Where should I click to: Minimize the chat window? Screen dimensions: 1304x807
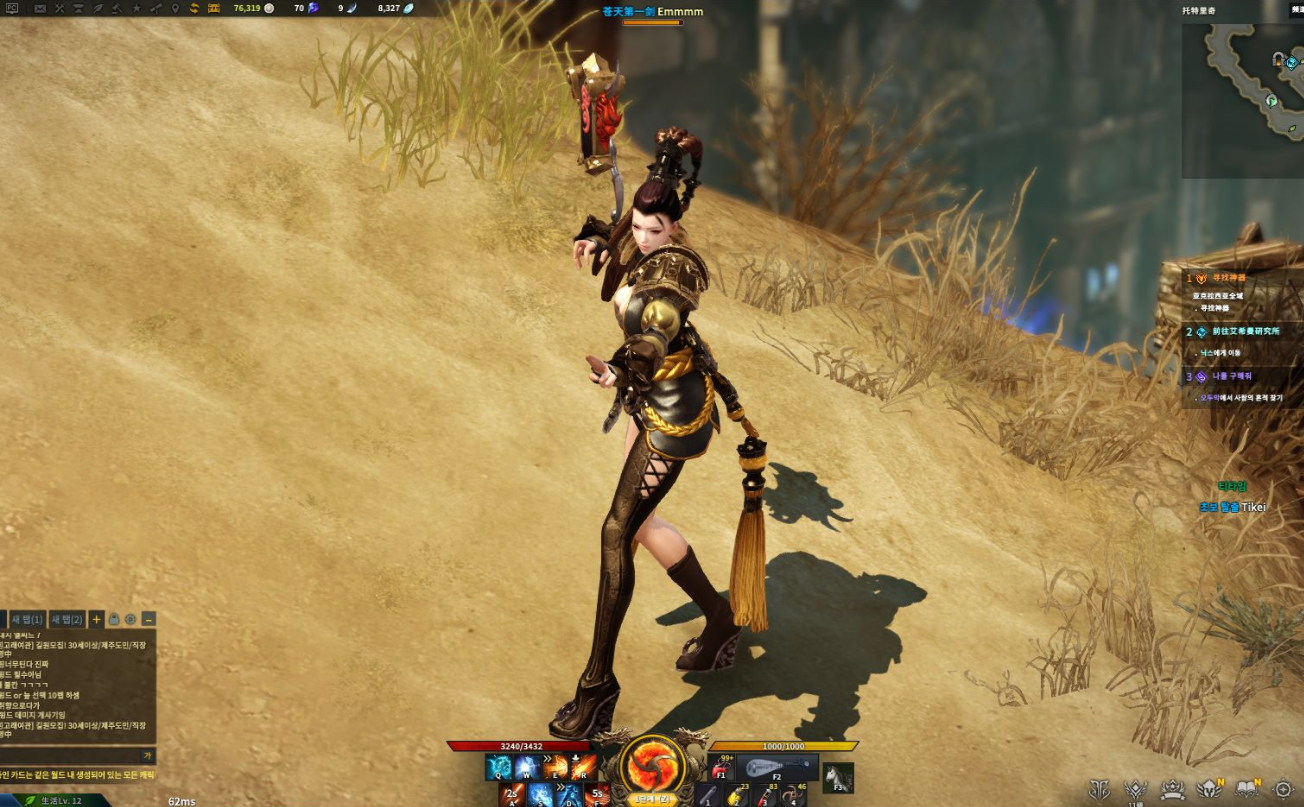[148, 620]
